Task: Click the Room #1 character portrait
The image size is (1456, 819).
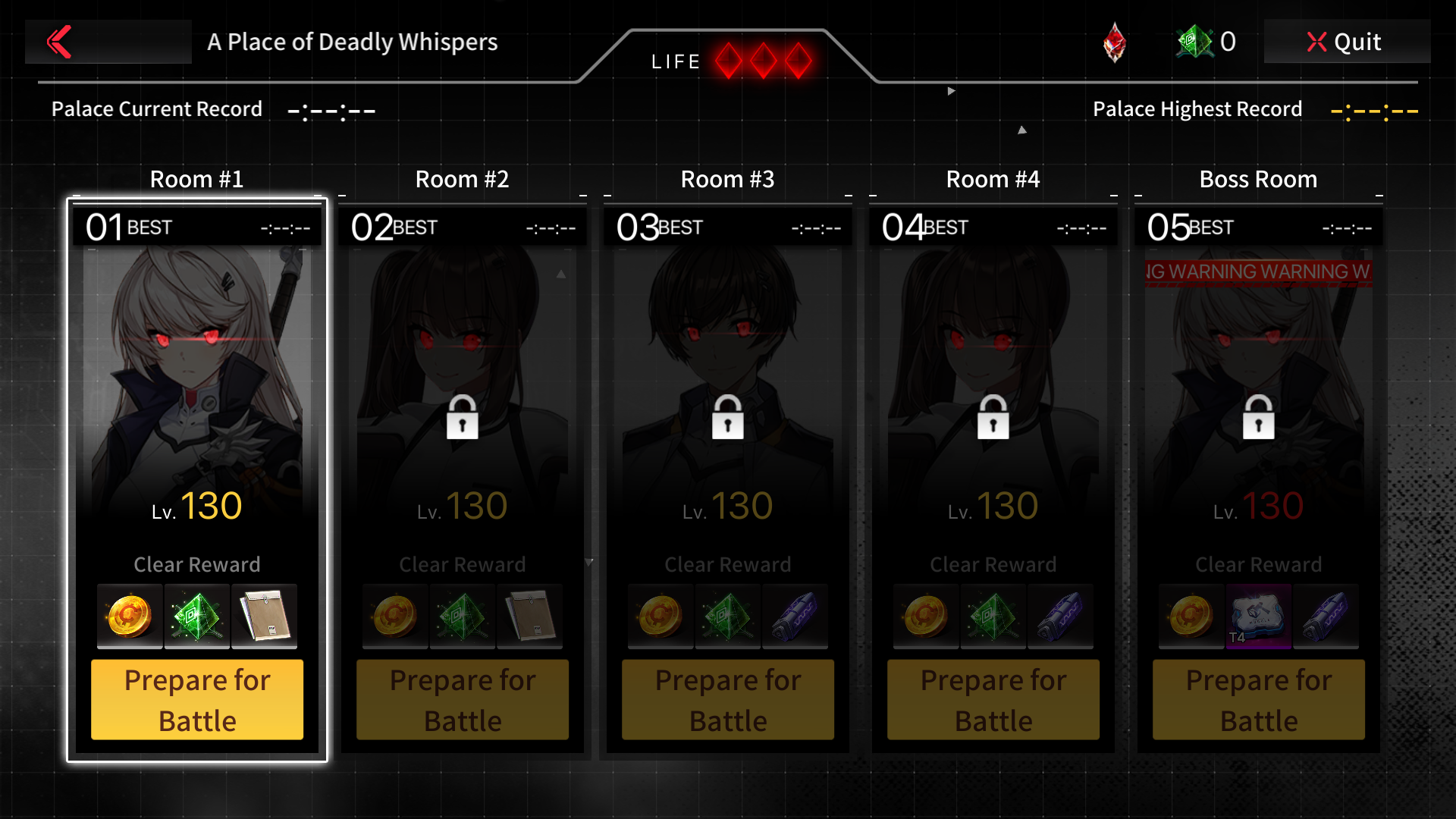Action: click(196, 364)
